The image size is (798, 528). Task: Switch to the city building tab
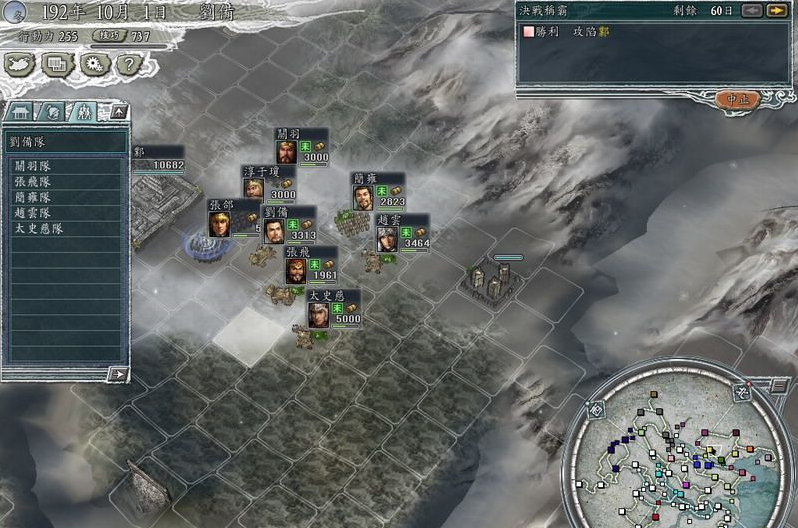pos(21,111)
